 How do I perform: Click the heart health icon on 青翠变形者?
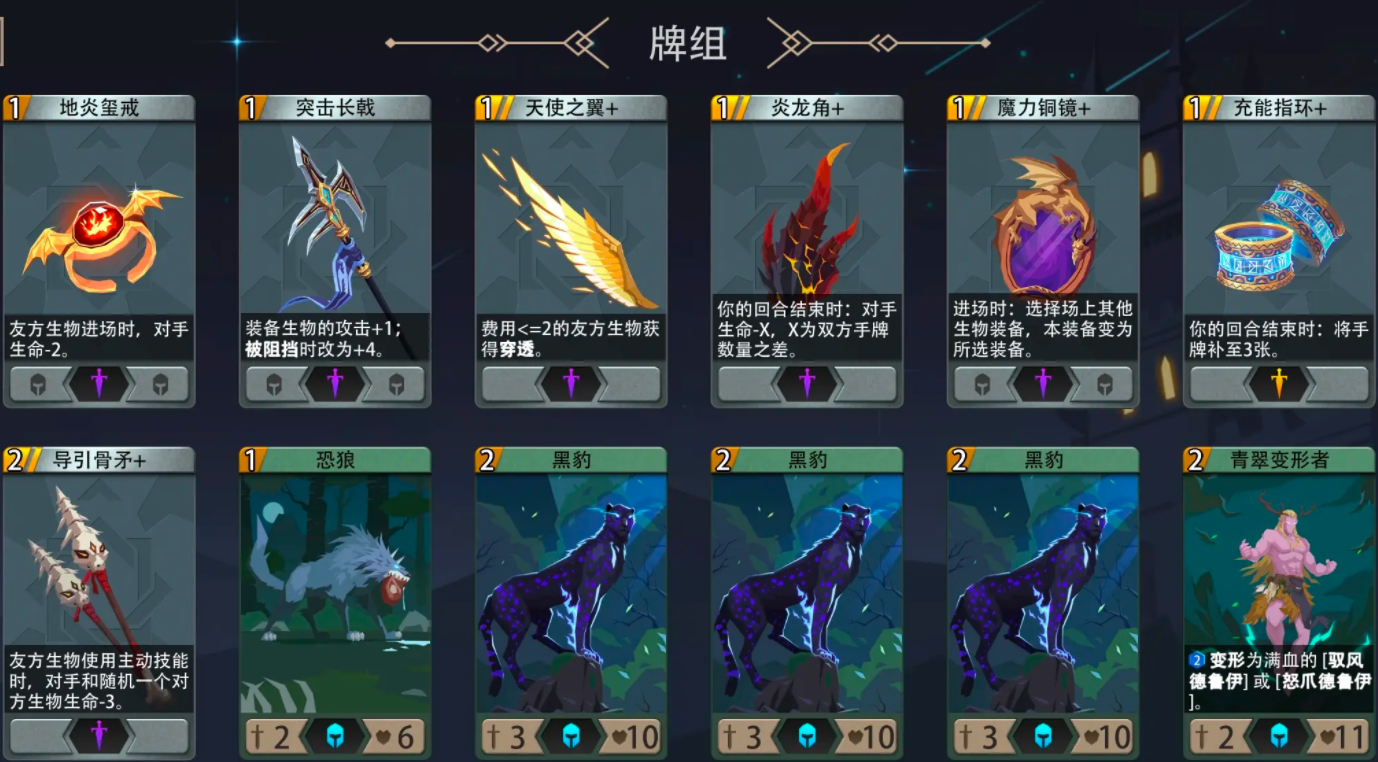pyautogui.click(x=1328, y=736)
